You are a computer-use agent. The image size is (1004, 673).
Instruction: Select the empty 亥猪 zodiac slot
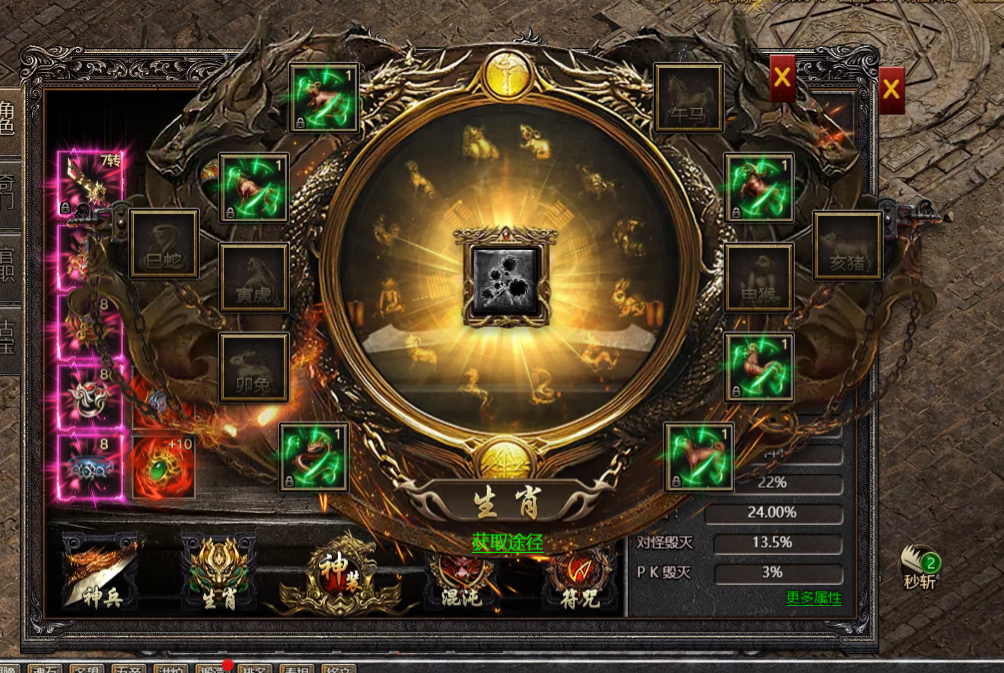coord(847,245)
